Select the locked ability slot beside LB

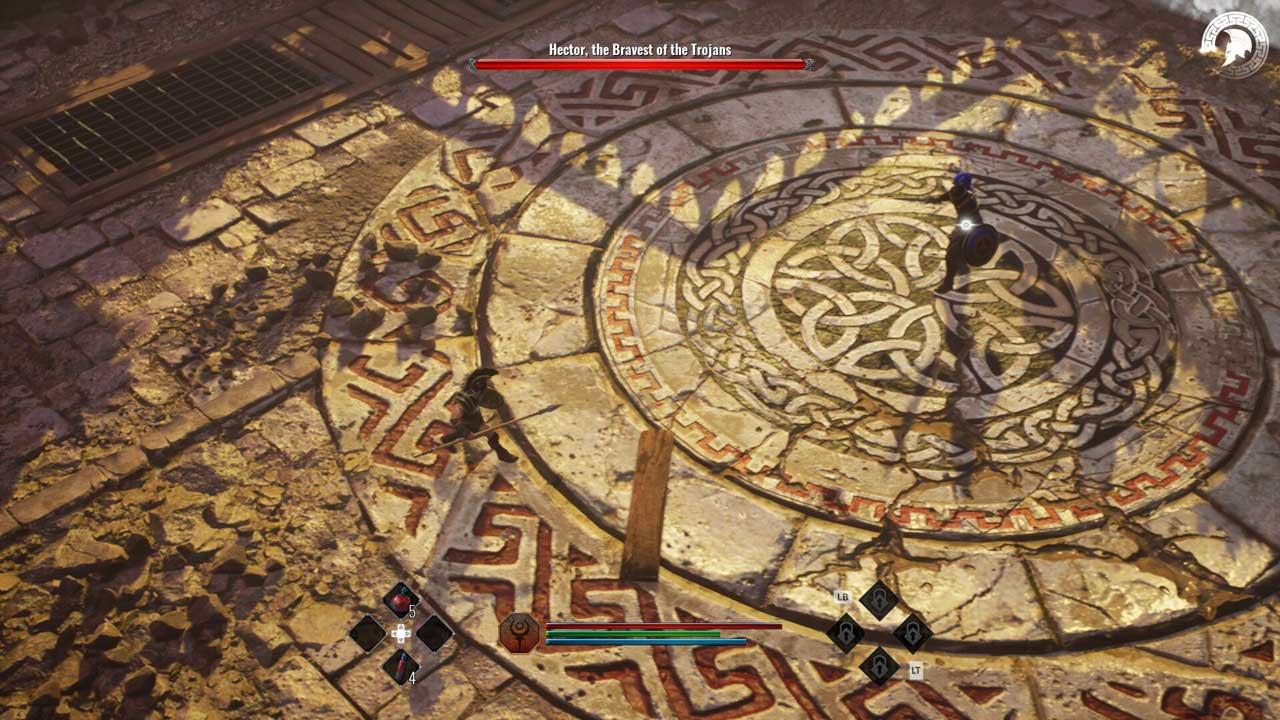coord(879,600)
